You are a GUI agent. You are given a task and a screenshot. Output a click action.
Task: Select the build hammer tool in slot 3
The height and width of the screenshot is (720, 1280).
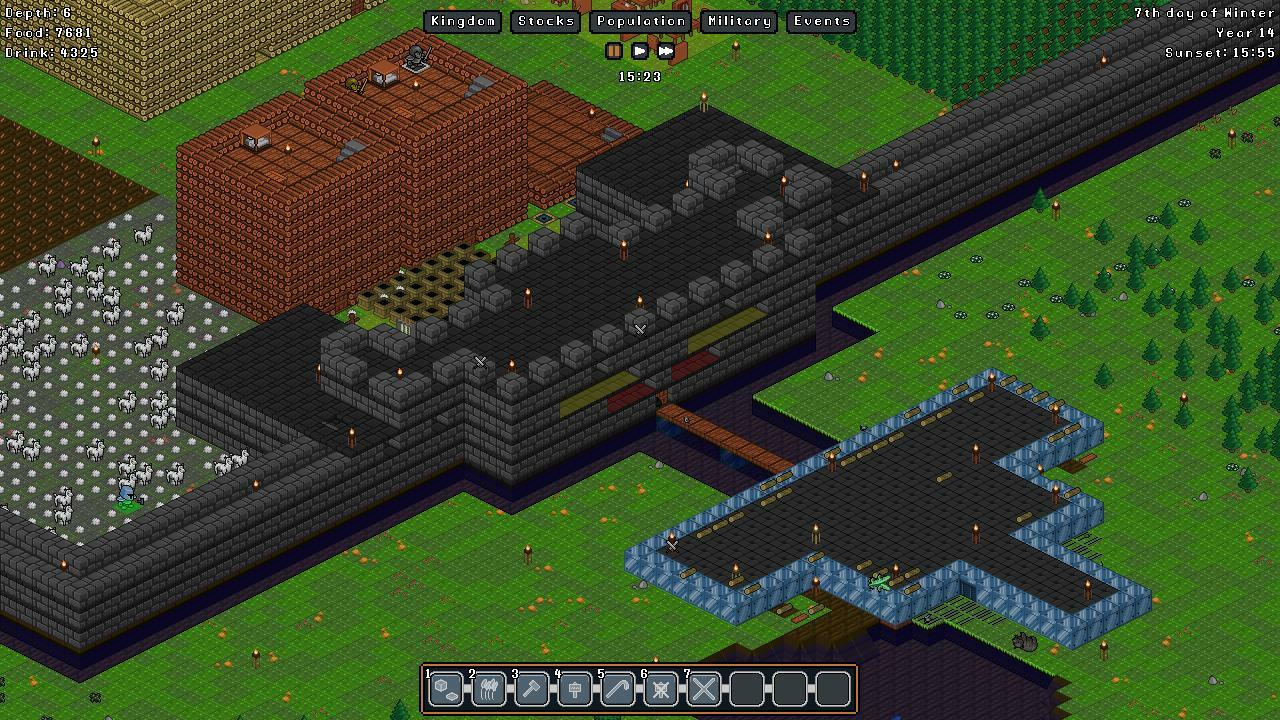tap(531, 689)
